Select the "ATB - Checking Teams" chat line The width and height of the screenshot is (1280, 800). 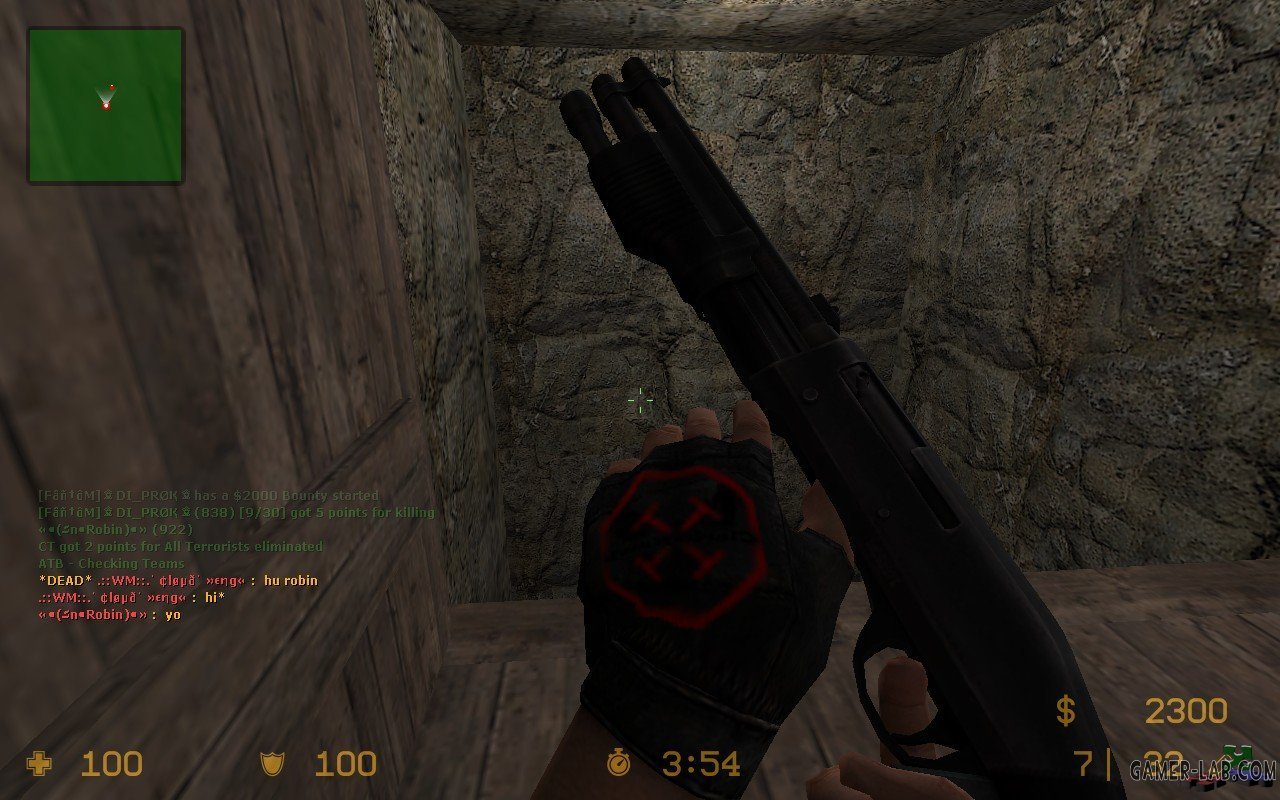coord(111,563)
